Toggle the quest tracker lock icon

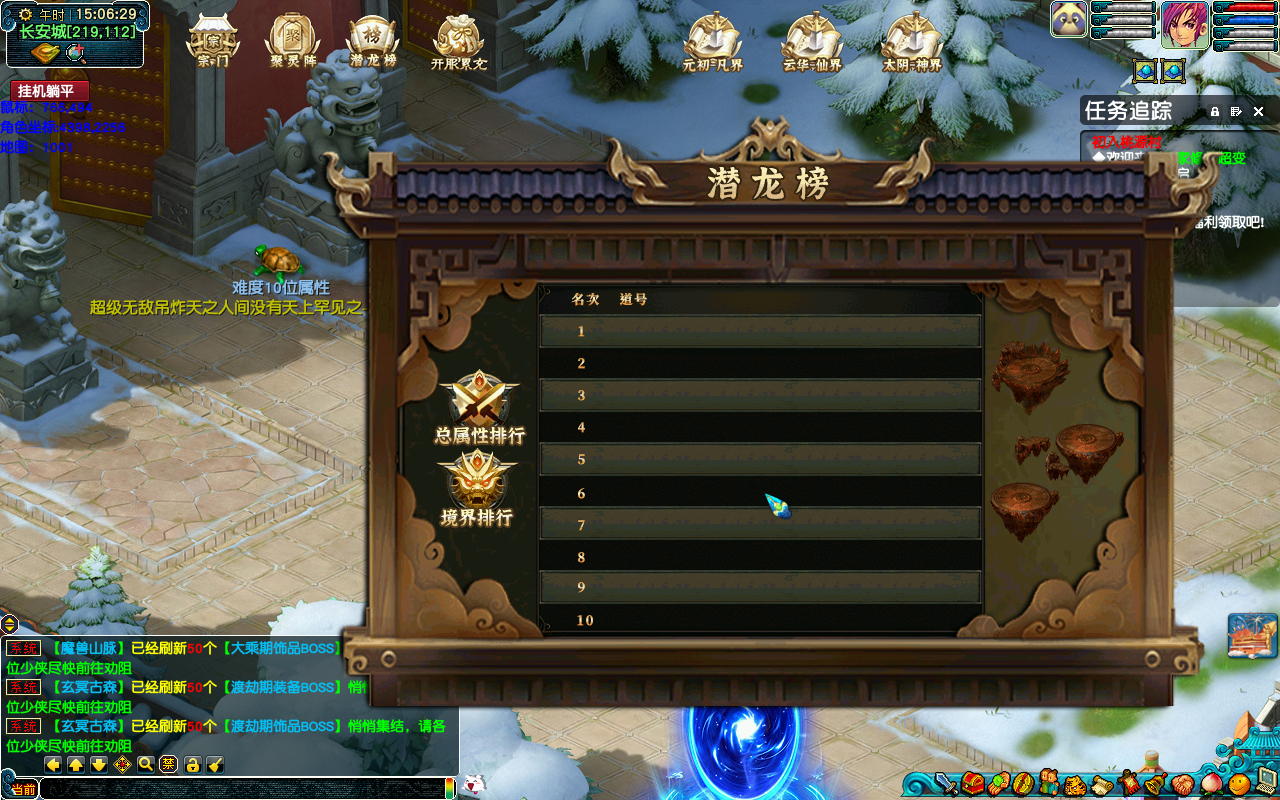pos(1215,112)
